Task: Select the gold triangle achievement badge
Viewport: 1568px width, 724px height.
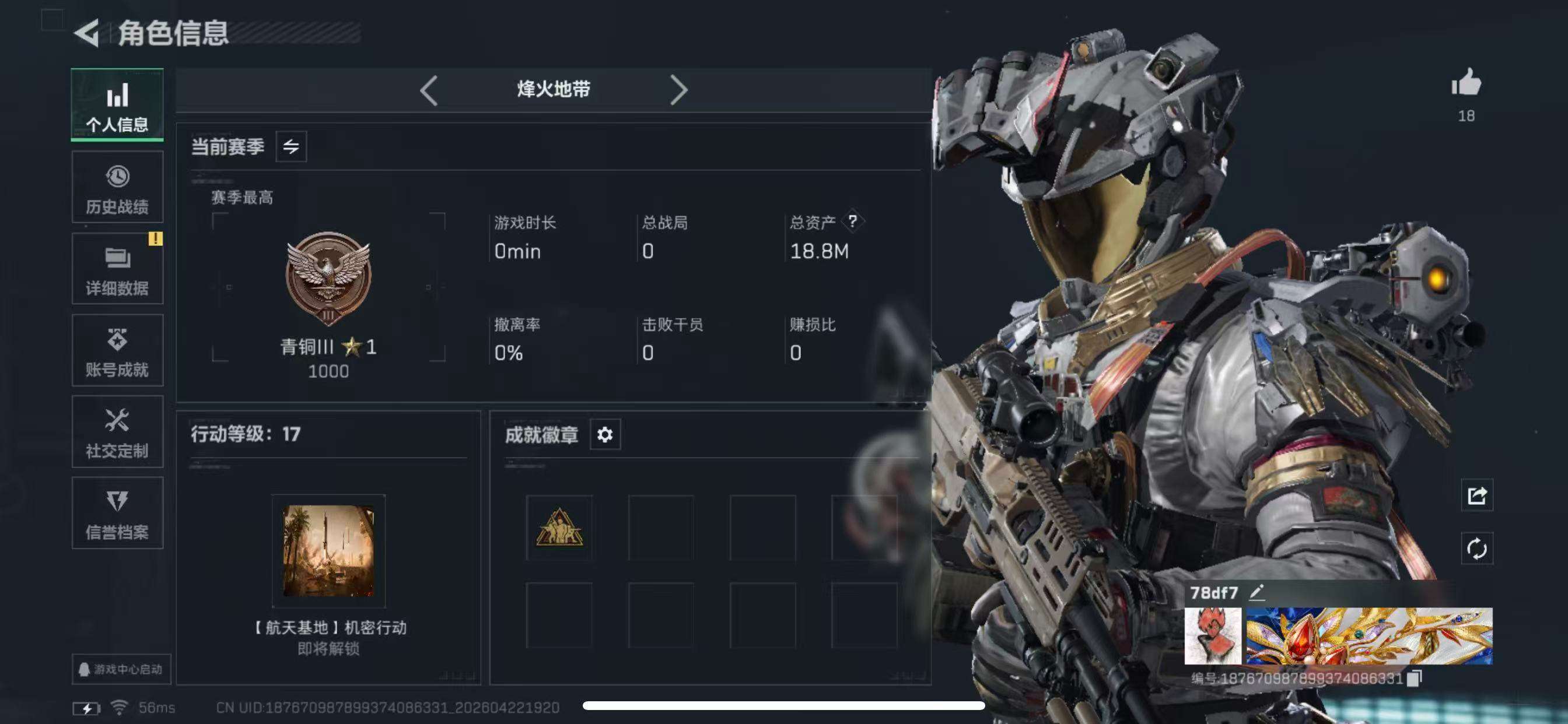Action: click(559, 528)
